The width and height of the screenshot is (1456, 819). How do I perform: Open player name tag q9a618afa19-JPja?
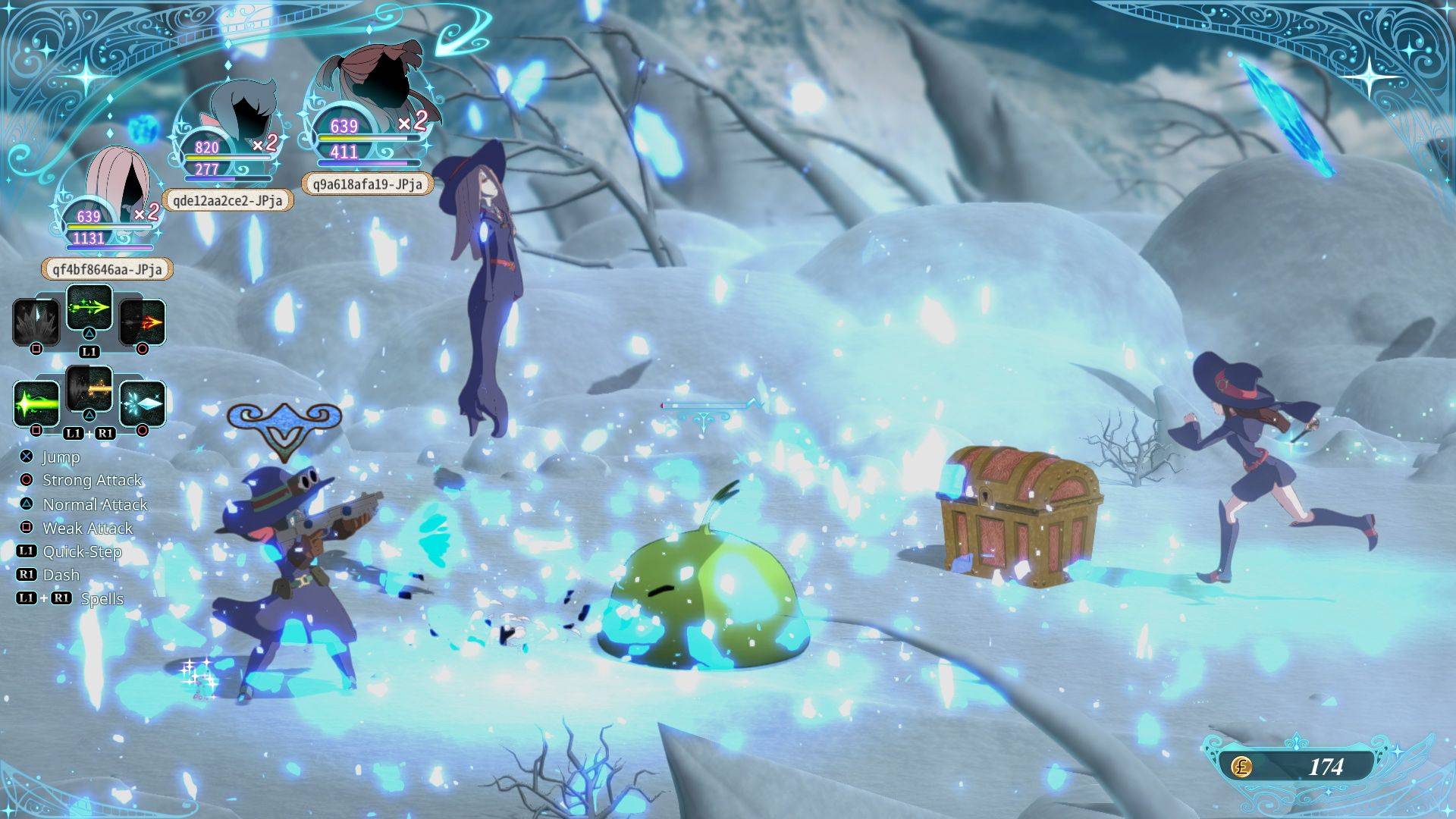coord(367,184)
